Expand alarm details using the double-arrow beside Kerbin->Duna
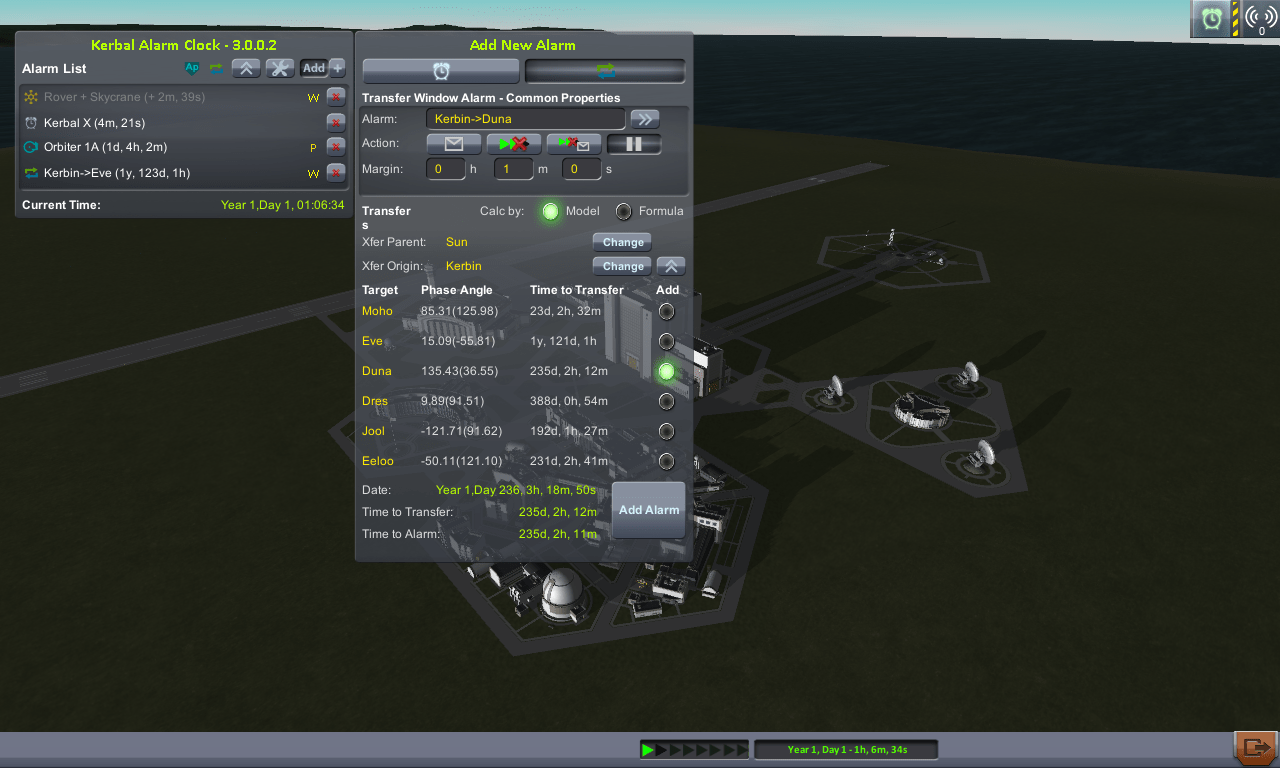 (644, 118)
